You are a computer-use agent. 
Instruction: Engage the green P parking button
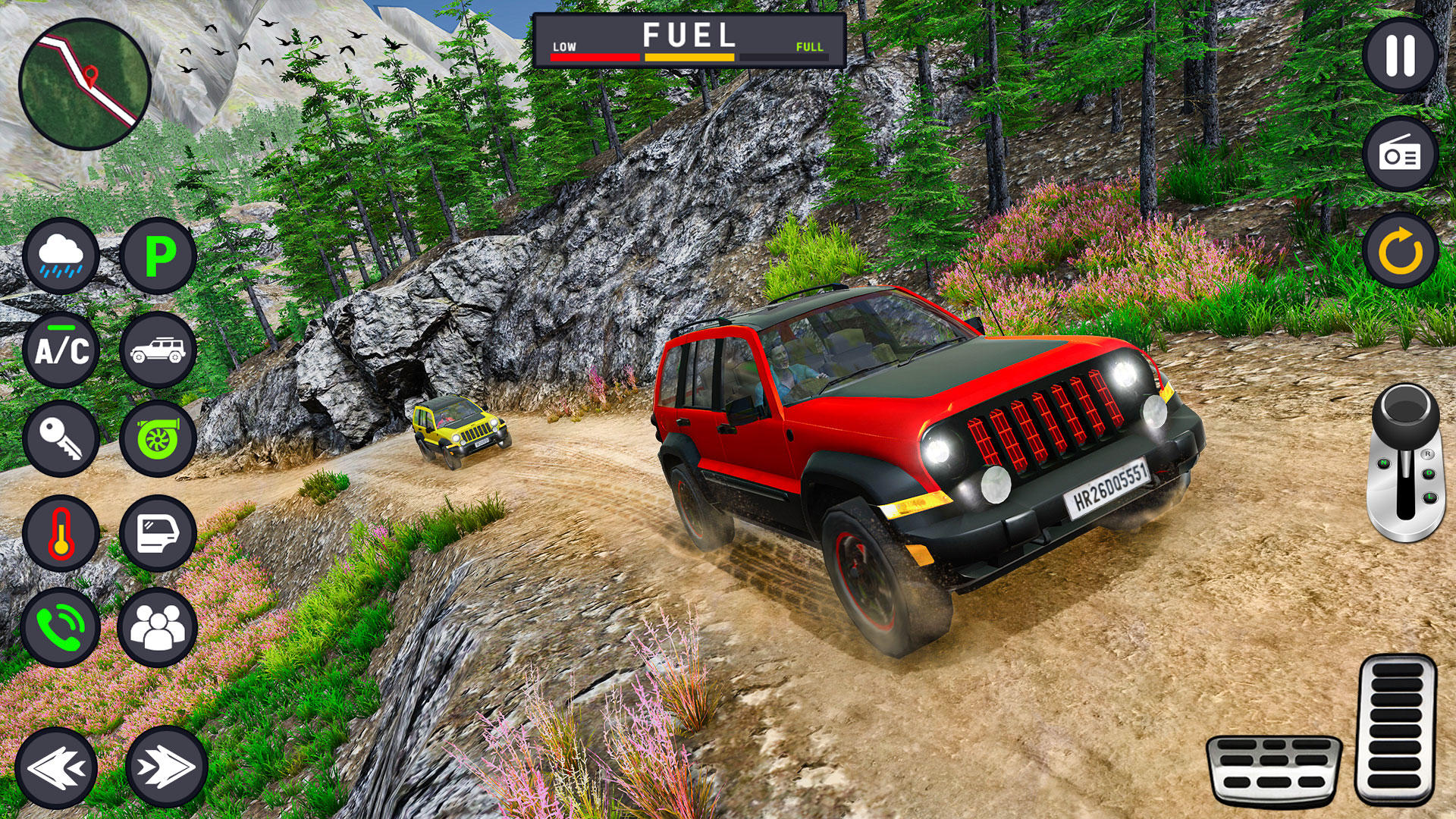(x=158, y=256)
